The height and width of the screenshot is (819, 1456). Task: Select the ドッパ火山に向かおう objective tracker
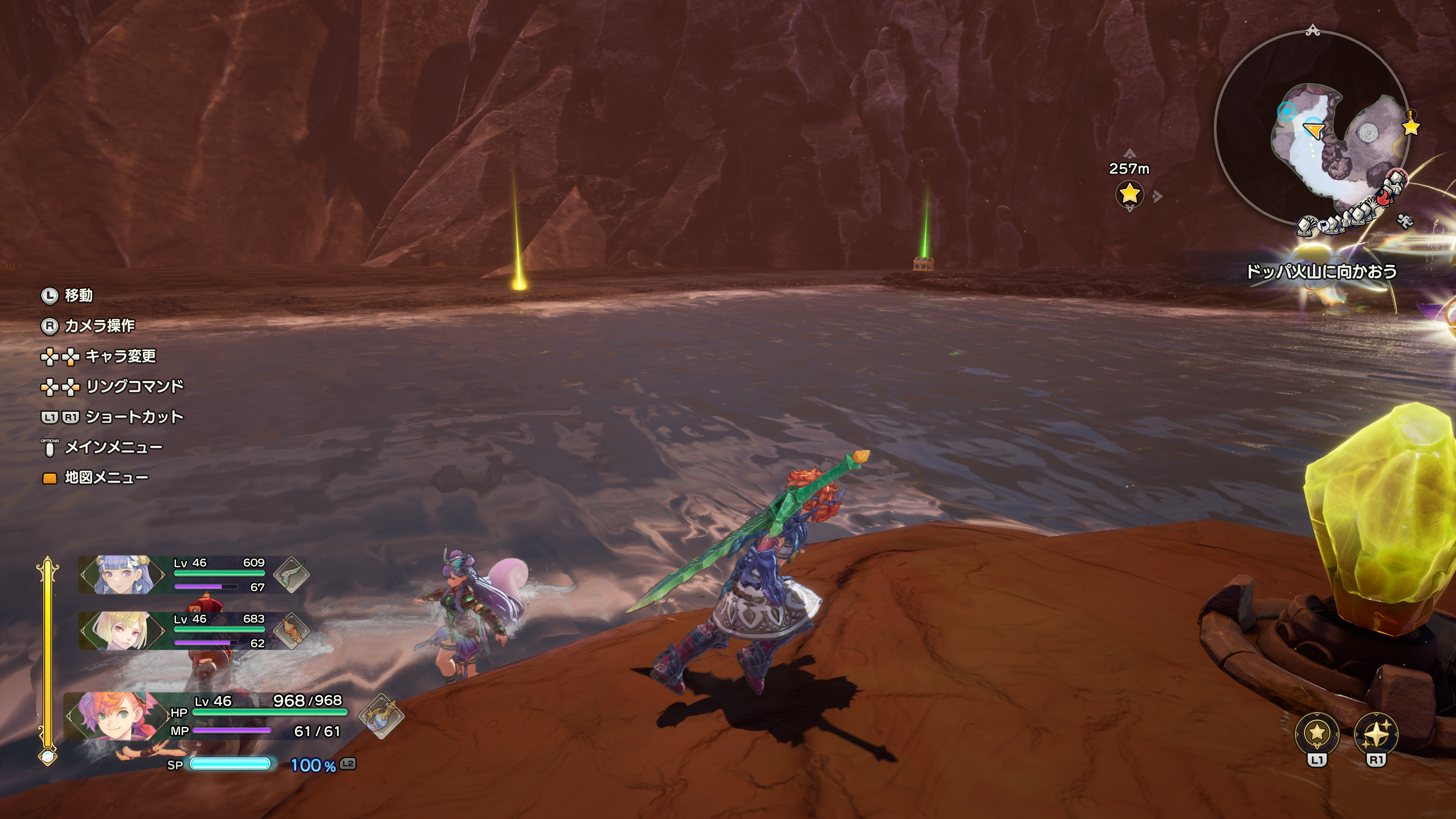point(1321,272)
